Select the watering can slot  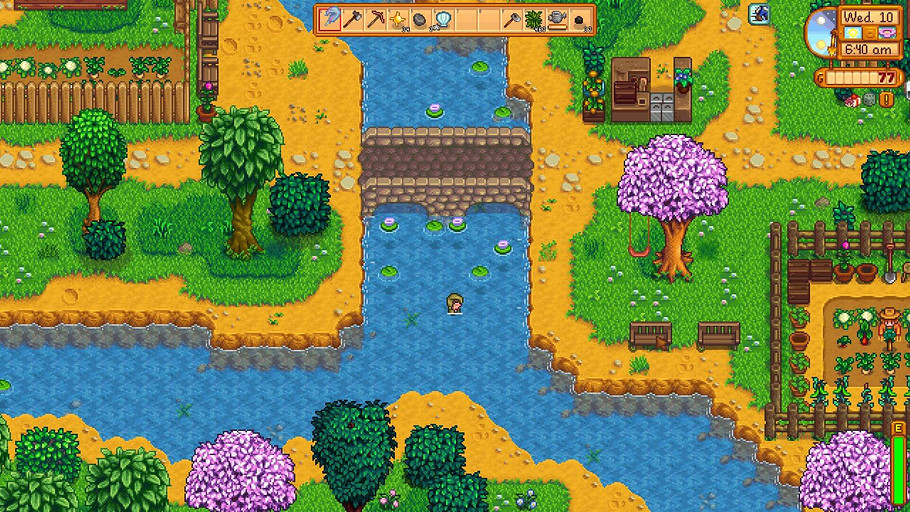pos(556,18)
